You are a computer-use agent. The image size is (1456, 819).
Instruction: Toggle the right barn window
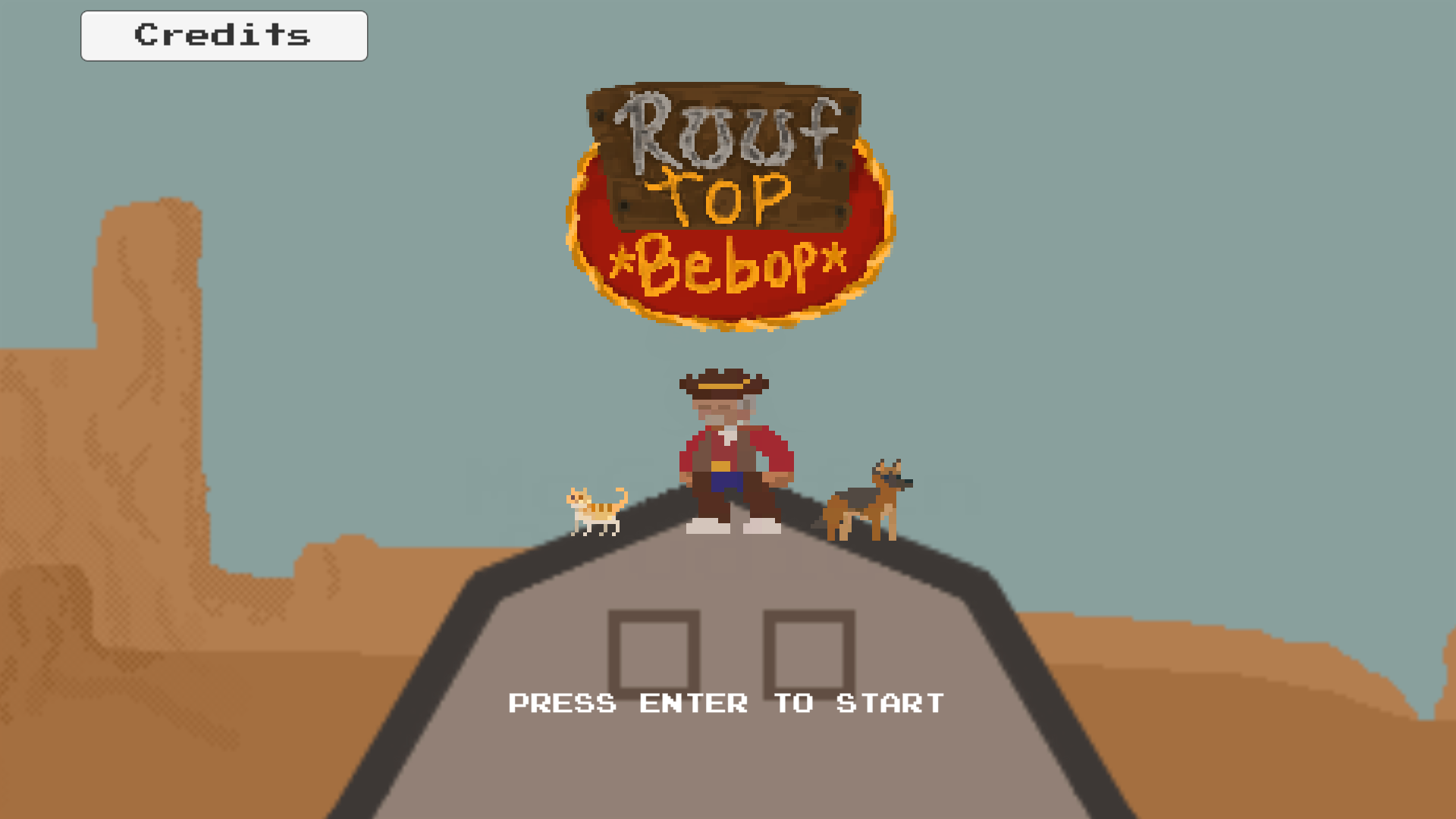click(x=810, y=654)
